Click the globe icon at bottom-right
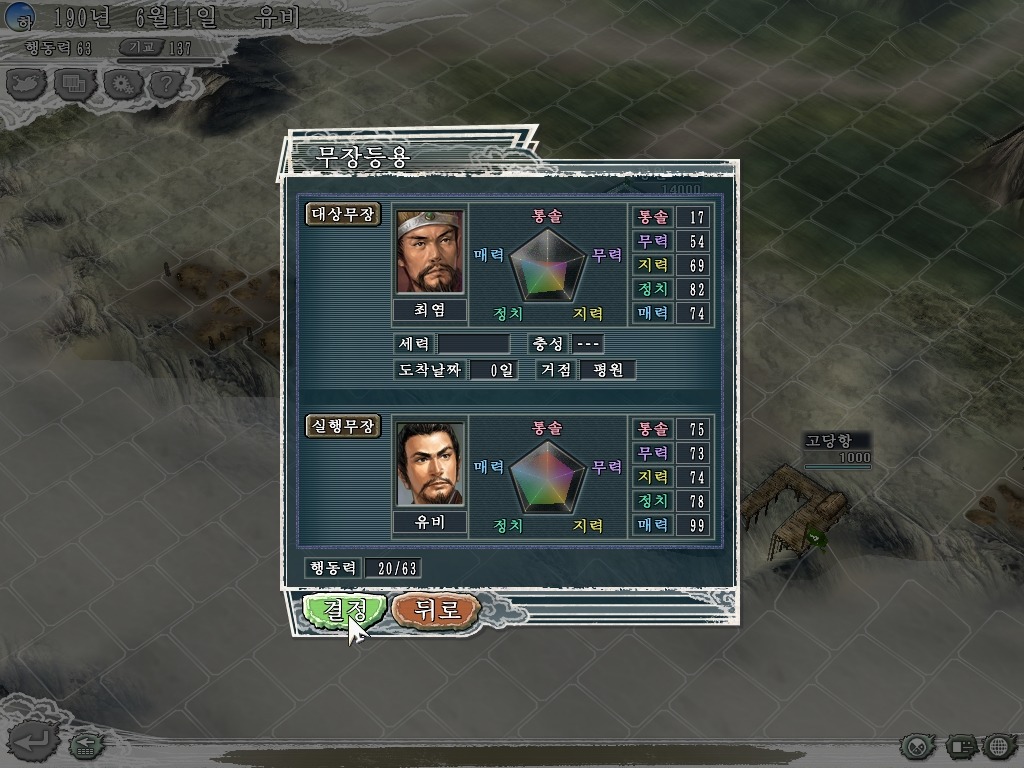The height and width of the screenshot is (768, 1024). [998, 745]
